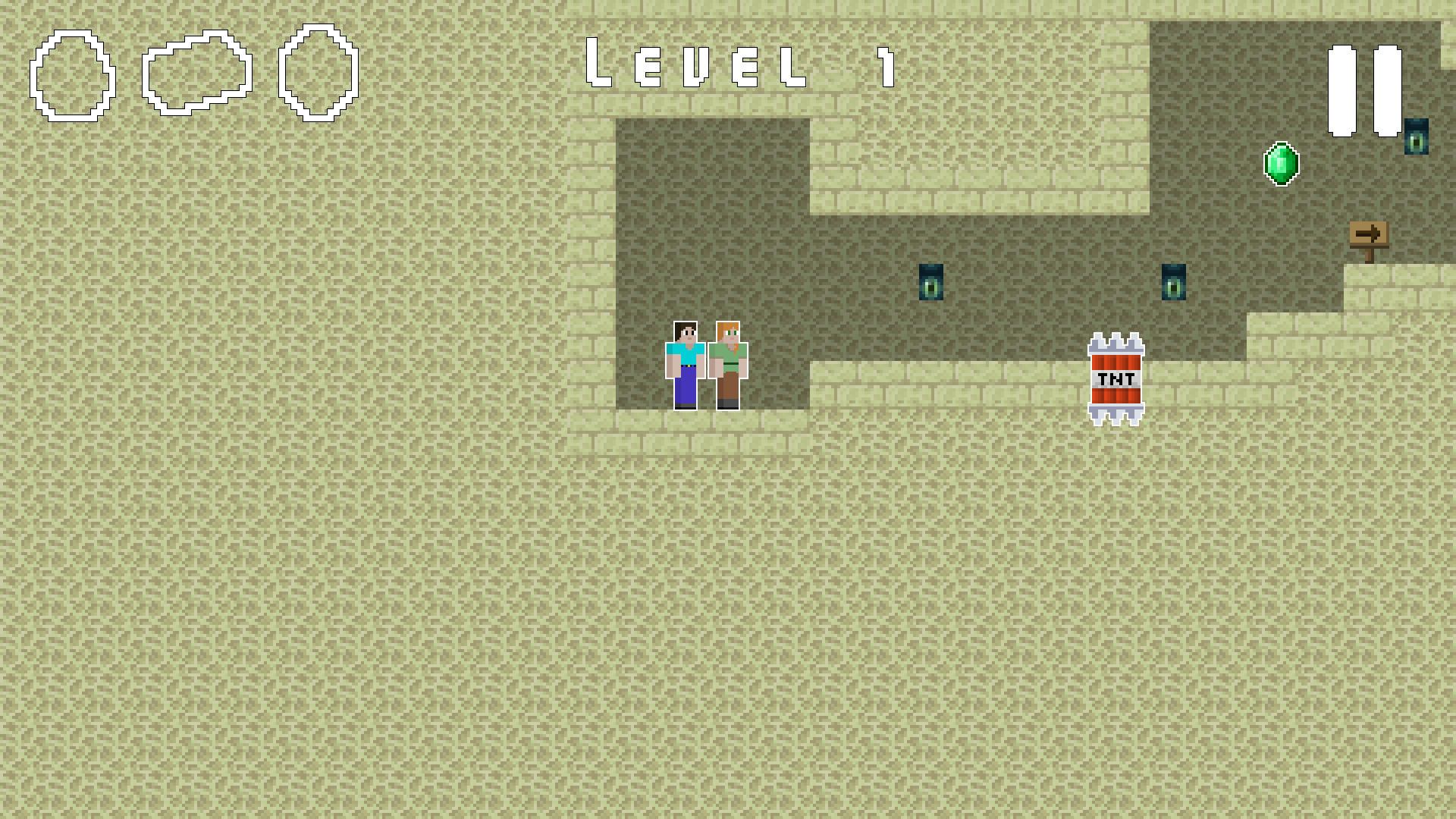1456x819 pixels.
Task: Click the first empty egg slot top left
Action: 72,76
